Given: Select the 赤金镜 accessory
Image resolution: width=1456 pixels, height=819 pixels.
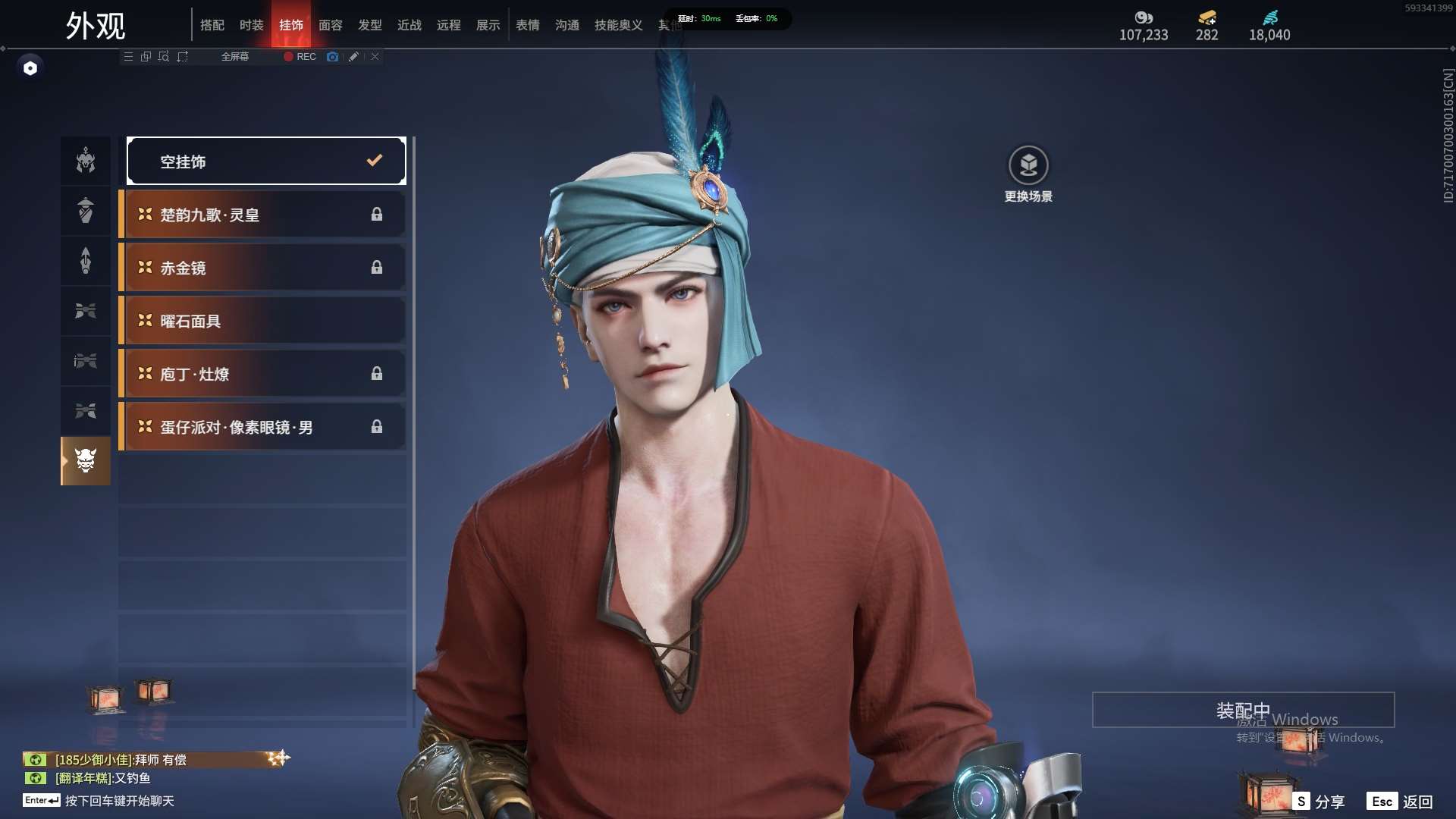Looking at the screenshot, I should point(262,268).
